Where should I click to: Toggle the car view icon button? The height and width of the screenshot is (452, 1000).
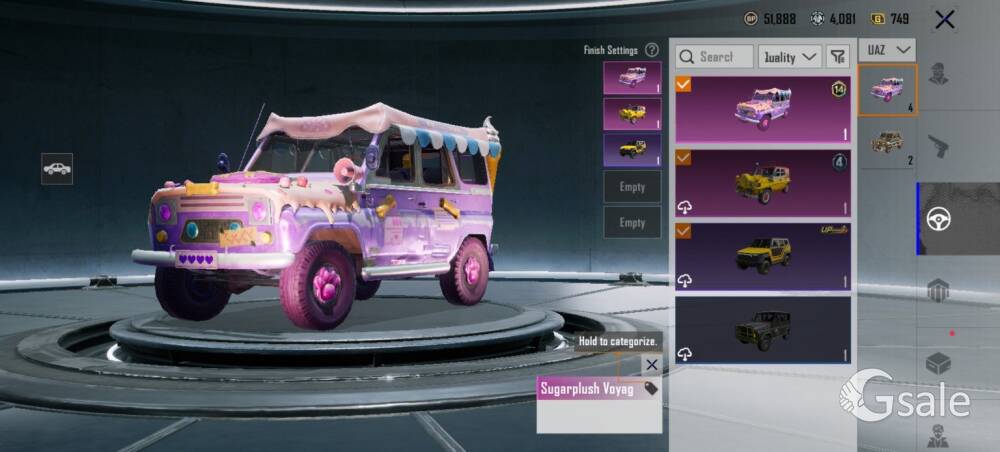57,168
